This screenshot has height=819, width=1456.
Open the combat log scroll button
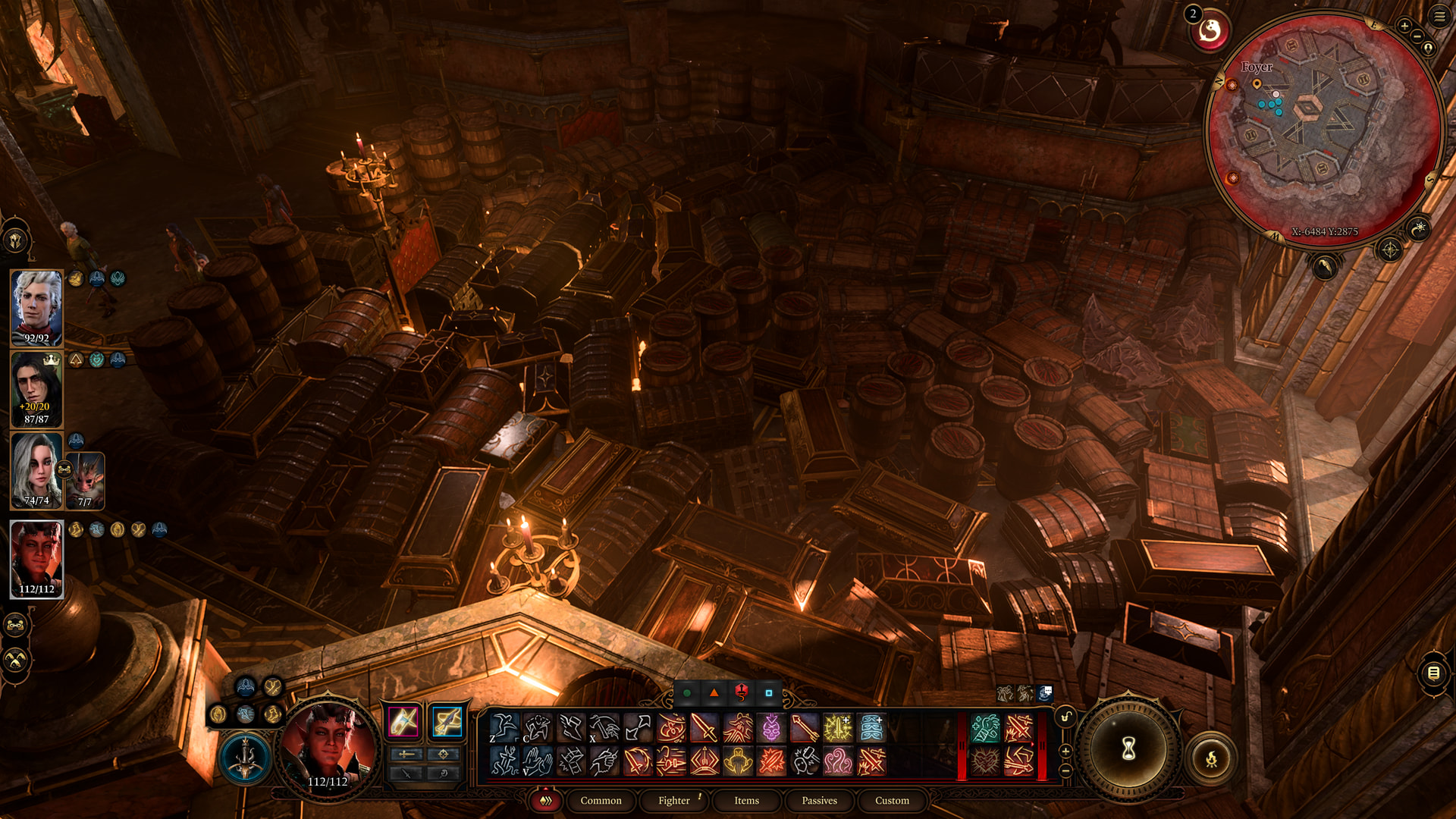pos(1433,673)
